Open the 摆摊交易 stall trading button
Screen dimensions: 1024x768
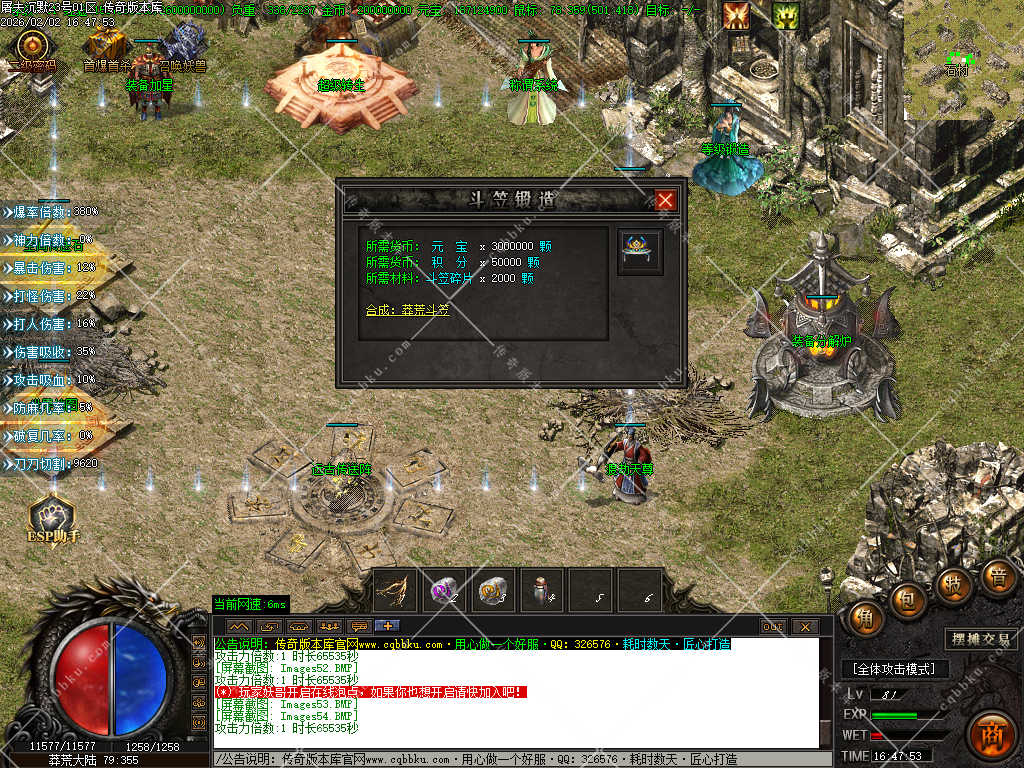(x=980, y=639)
